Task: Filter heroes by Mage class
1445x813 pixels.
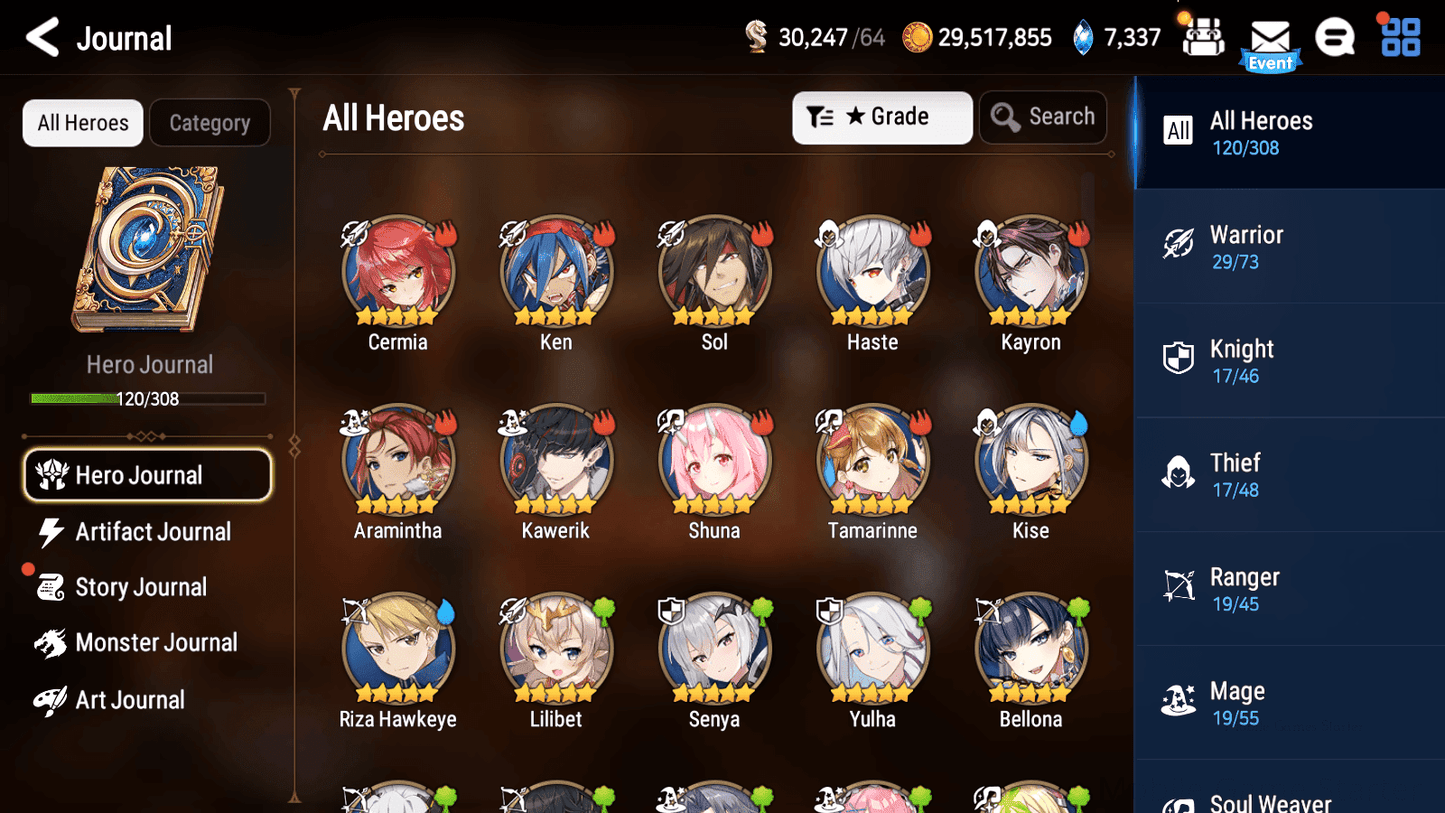Action: click(x=1289, y=702)
